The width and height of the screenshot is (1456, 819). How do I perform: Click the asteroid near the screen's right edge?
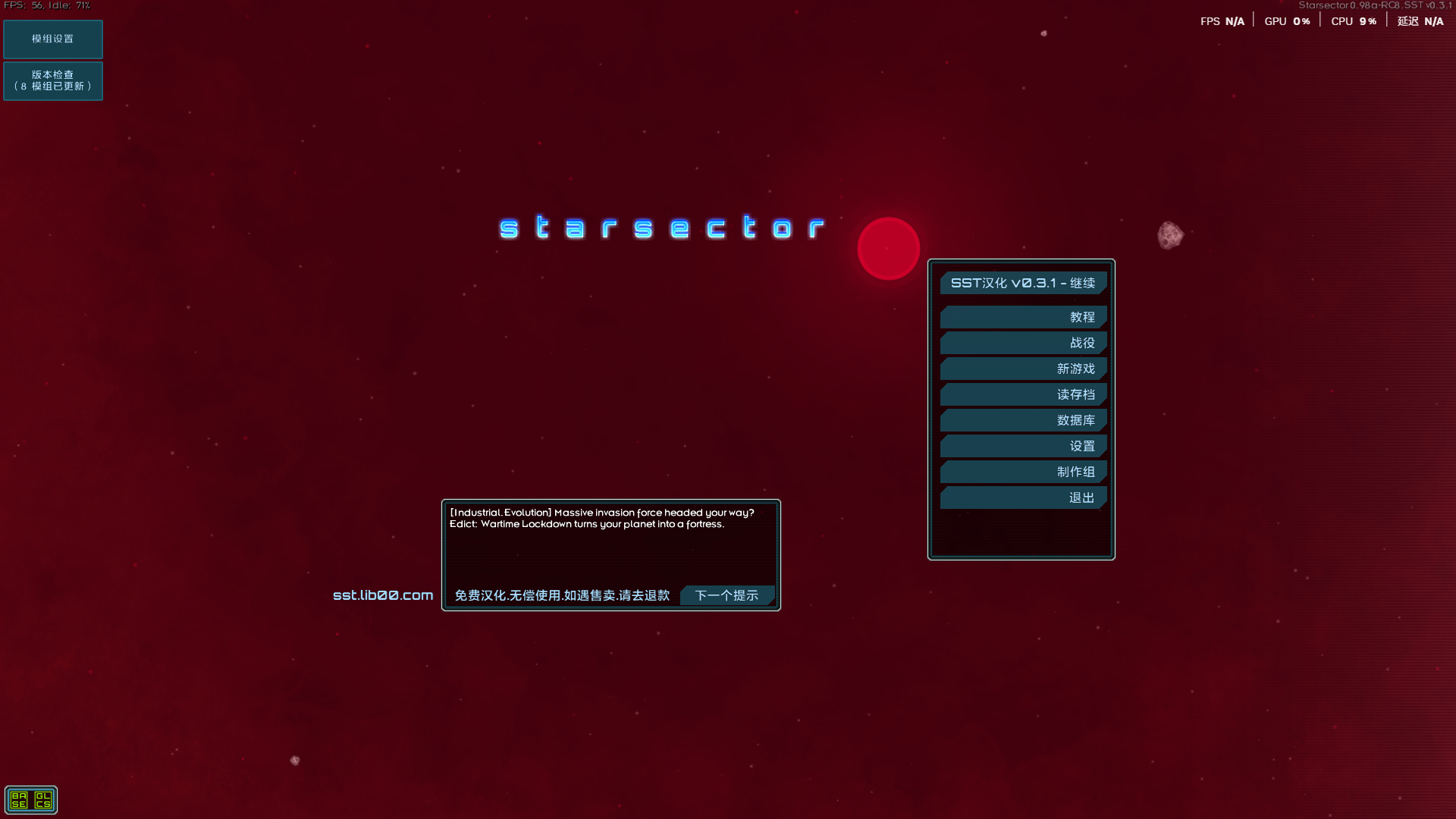[x=1172, y=234]
